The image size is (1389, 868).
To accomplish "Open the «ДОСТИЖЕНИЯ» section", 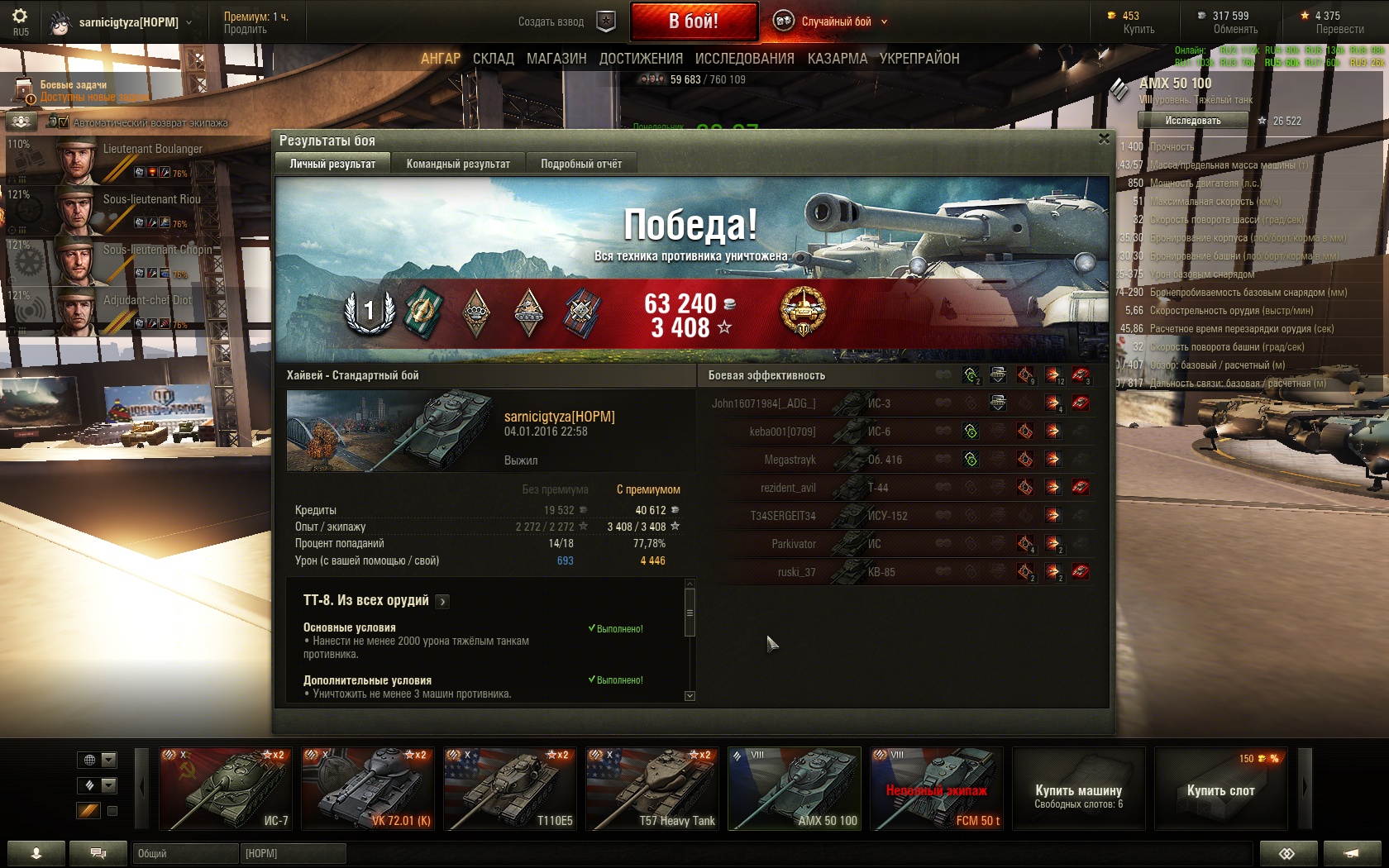I will pos(641,59).
